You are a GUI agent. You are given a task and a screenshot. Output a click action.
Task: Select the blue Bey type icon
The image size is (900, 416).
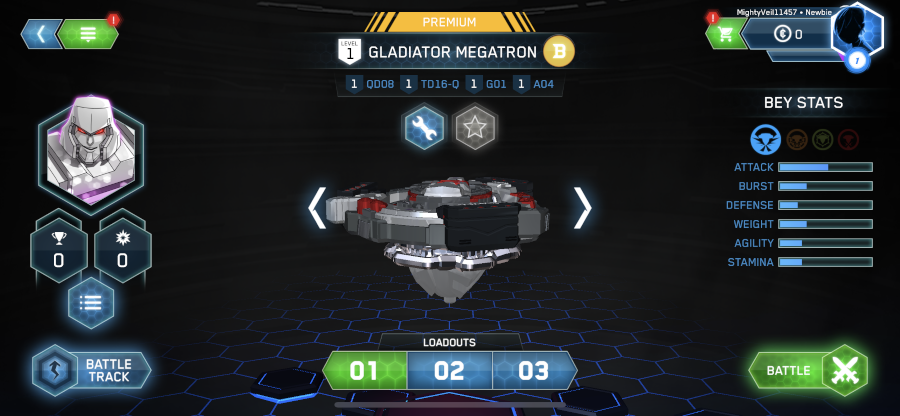(765, 138)
